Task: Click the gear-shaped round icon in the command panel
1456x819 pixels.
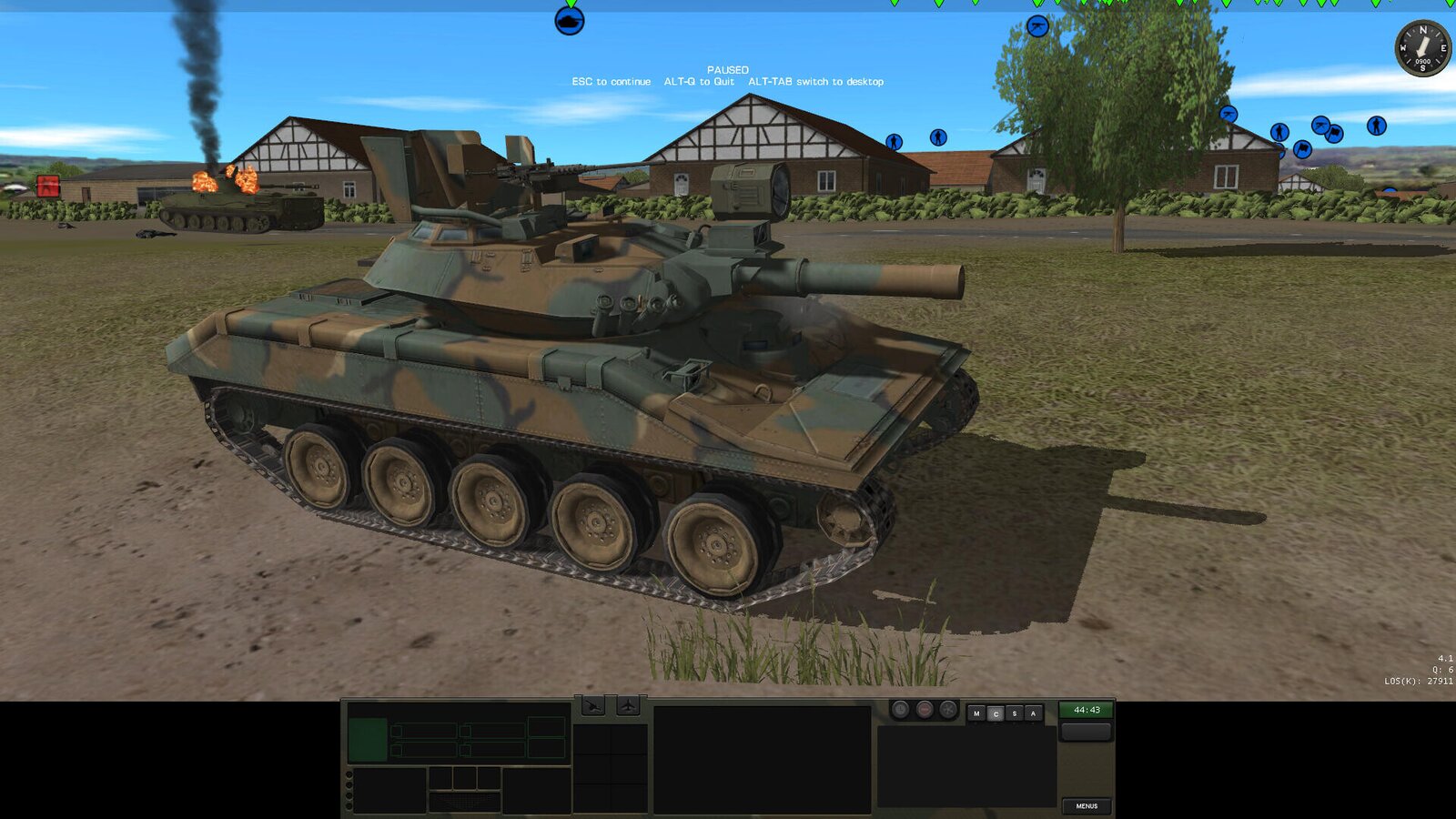Action: tap(946, 709)
